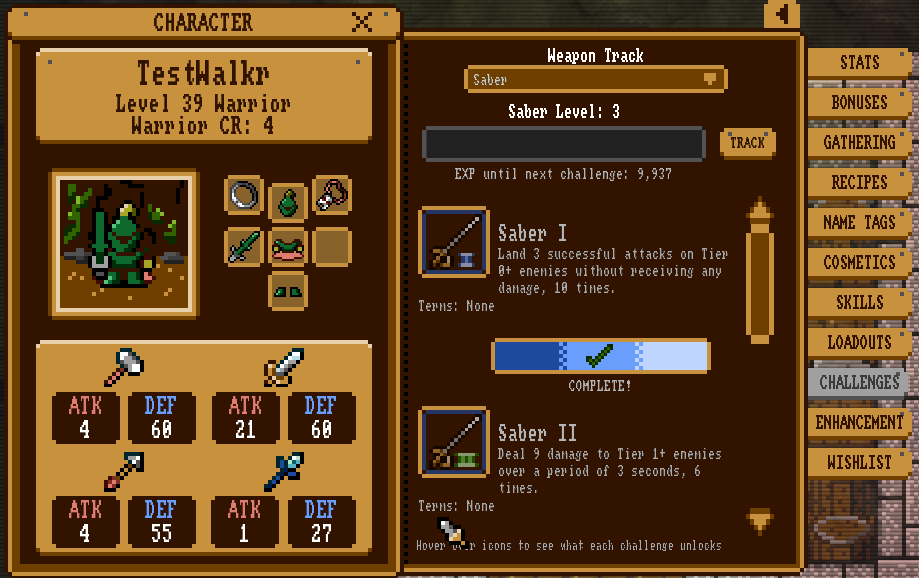Image resolution: width=919 pixels, height=578 pixels.
Task: Open the Bonuses tab
Action: pos(859,102)
